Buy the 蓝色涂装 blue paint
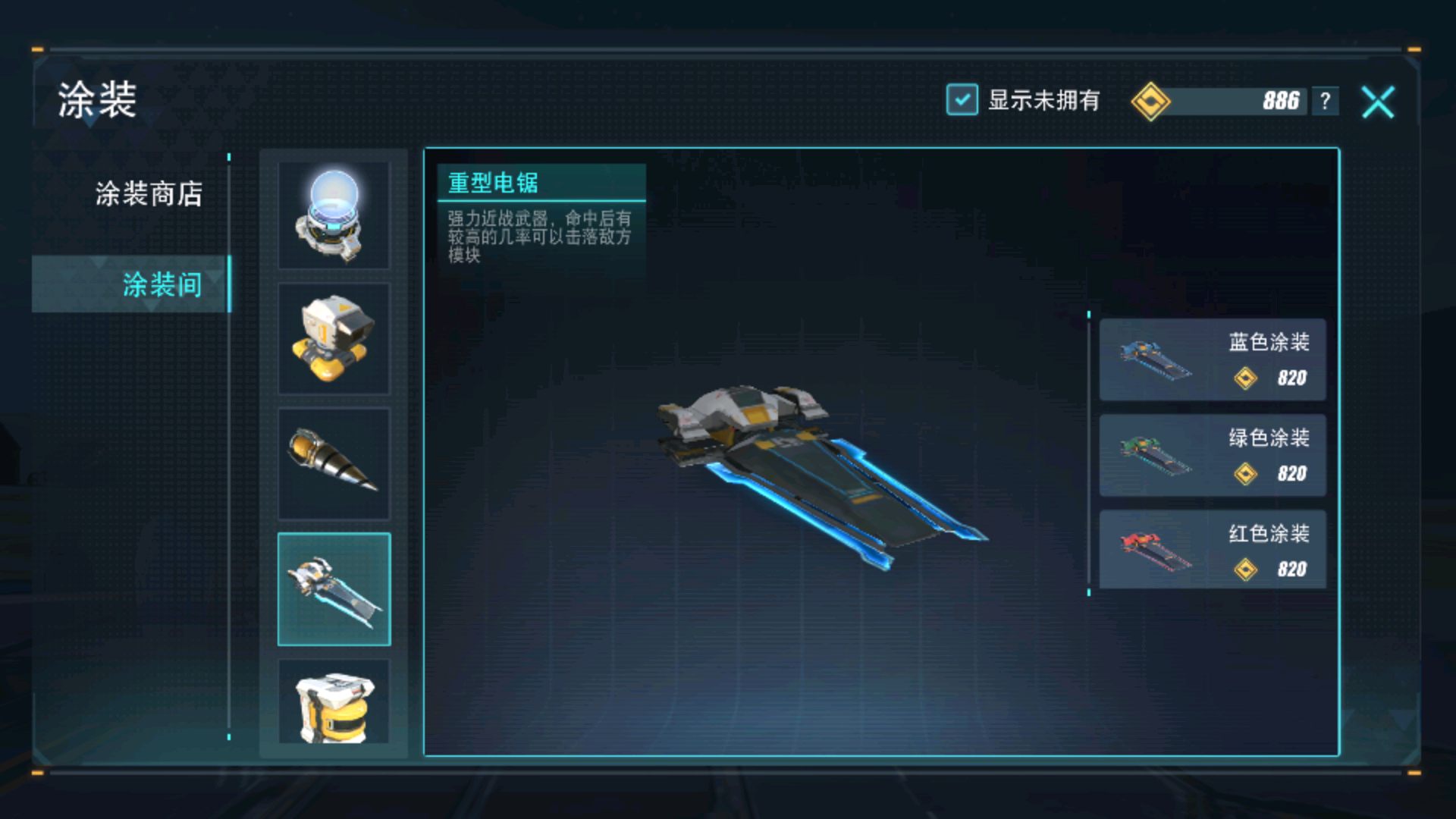 tap(1212, 359)
